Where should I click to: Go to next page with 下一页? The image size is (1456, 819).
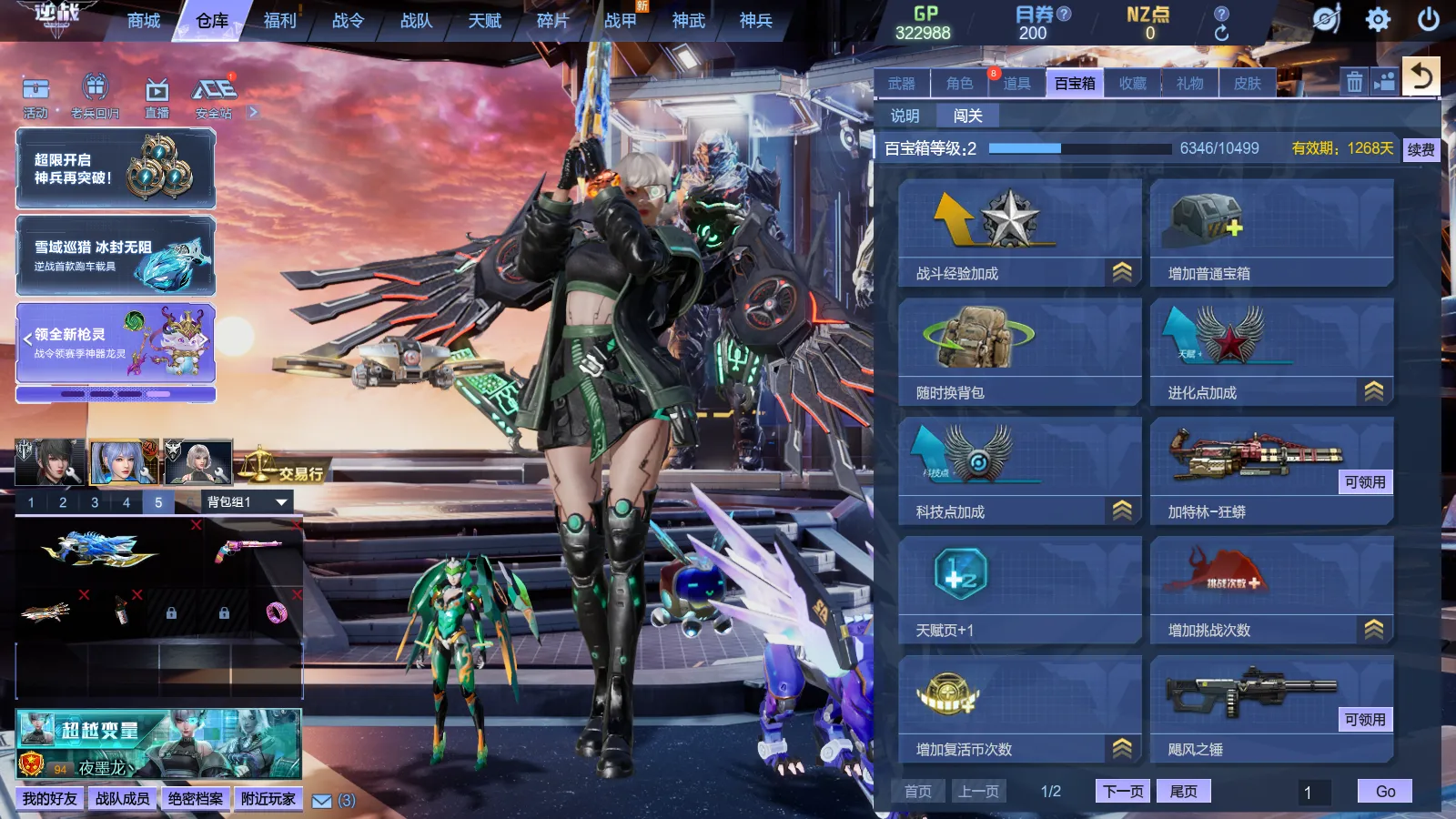1123,791
